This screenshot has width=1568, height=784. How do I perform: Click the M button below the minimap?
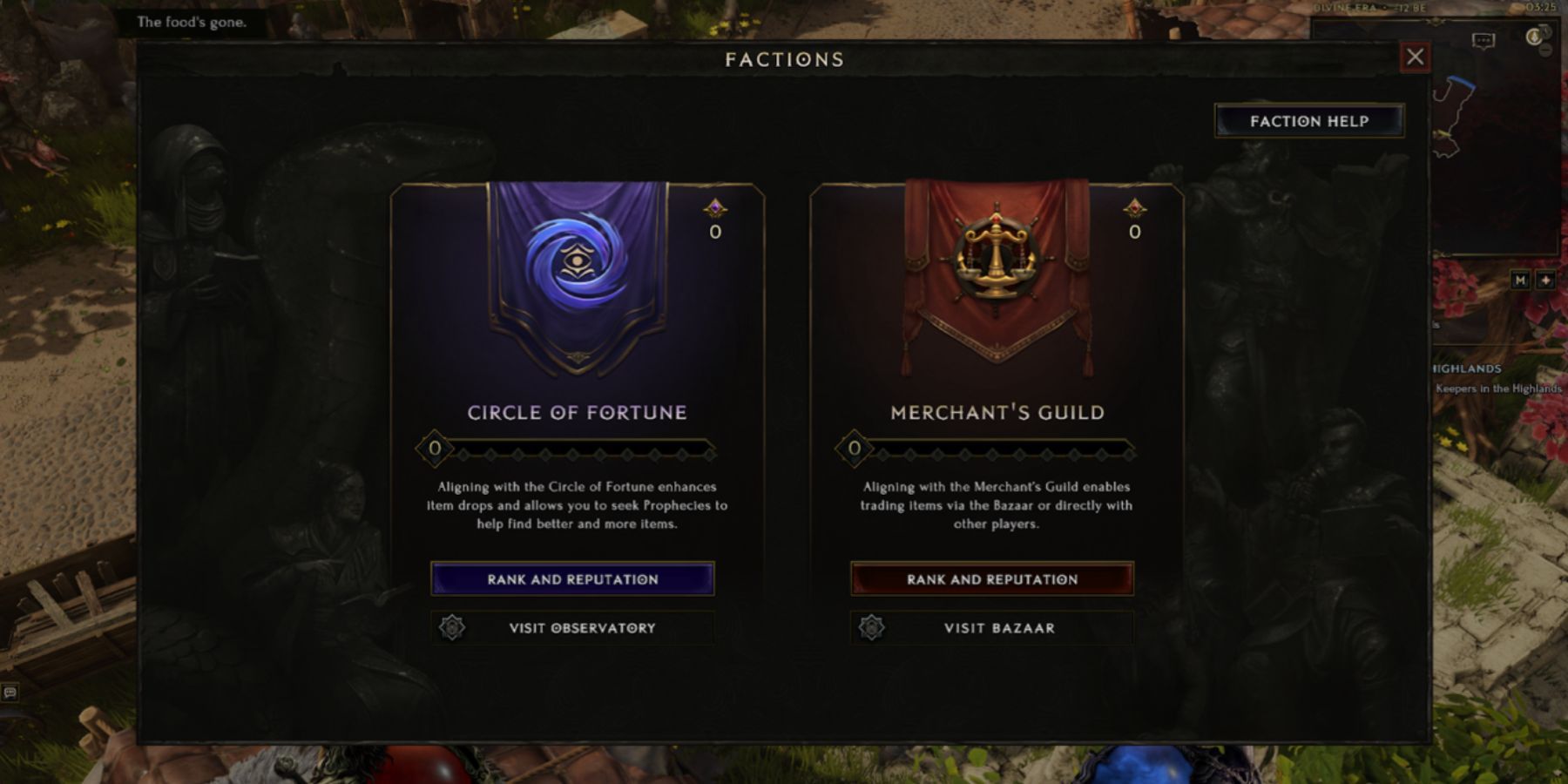(1520, 280)
